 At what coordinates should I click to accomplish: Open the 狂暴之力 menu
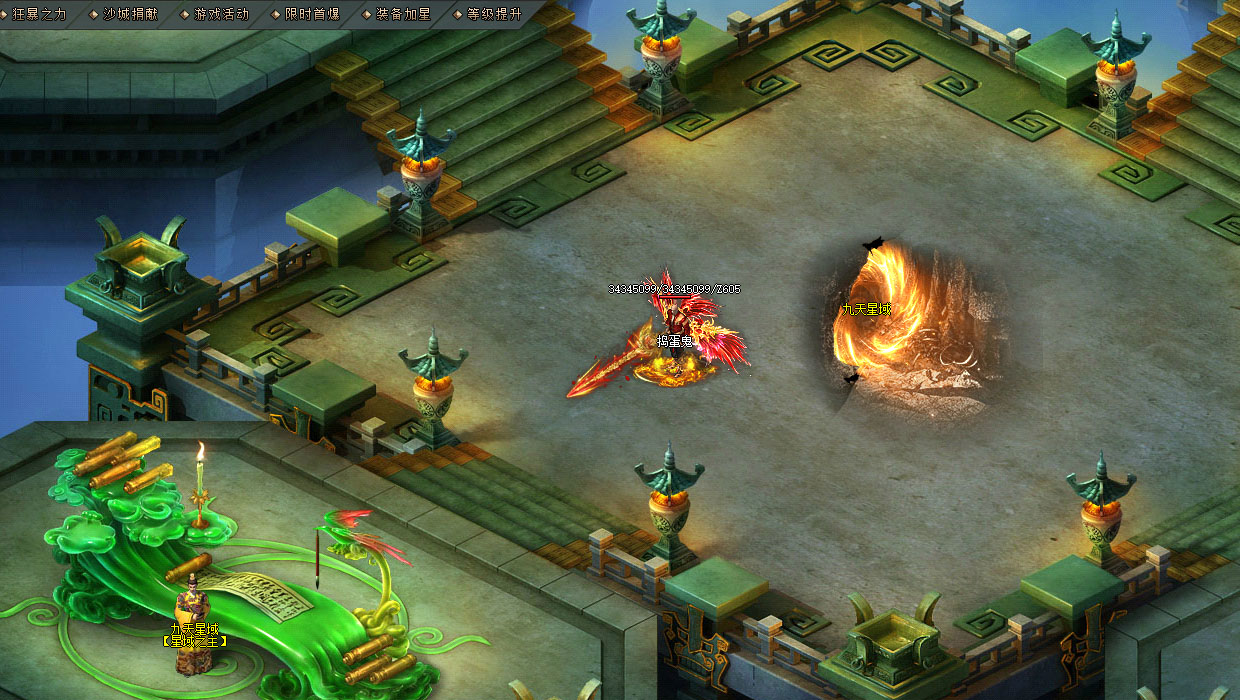[x=39, y=14]
